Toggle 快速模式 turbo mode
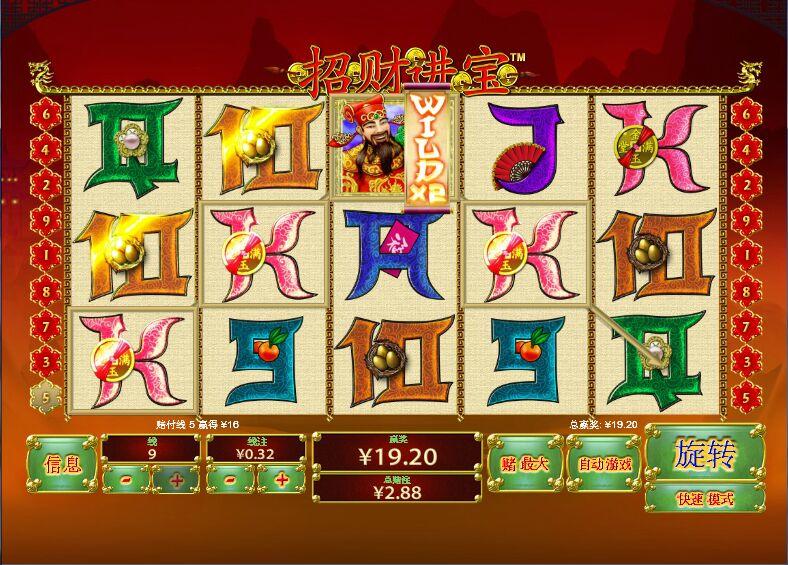The width and height of the screenshot is (788, 565). (705, 498)
